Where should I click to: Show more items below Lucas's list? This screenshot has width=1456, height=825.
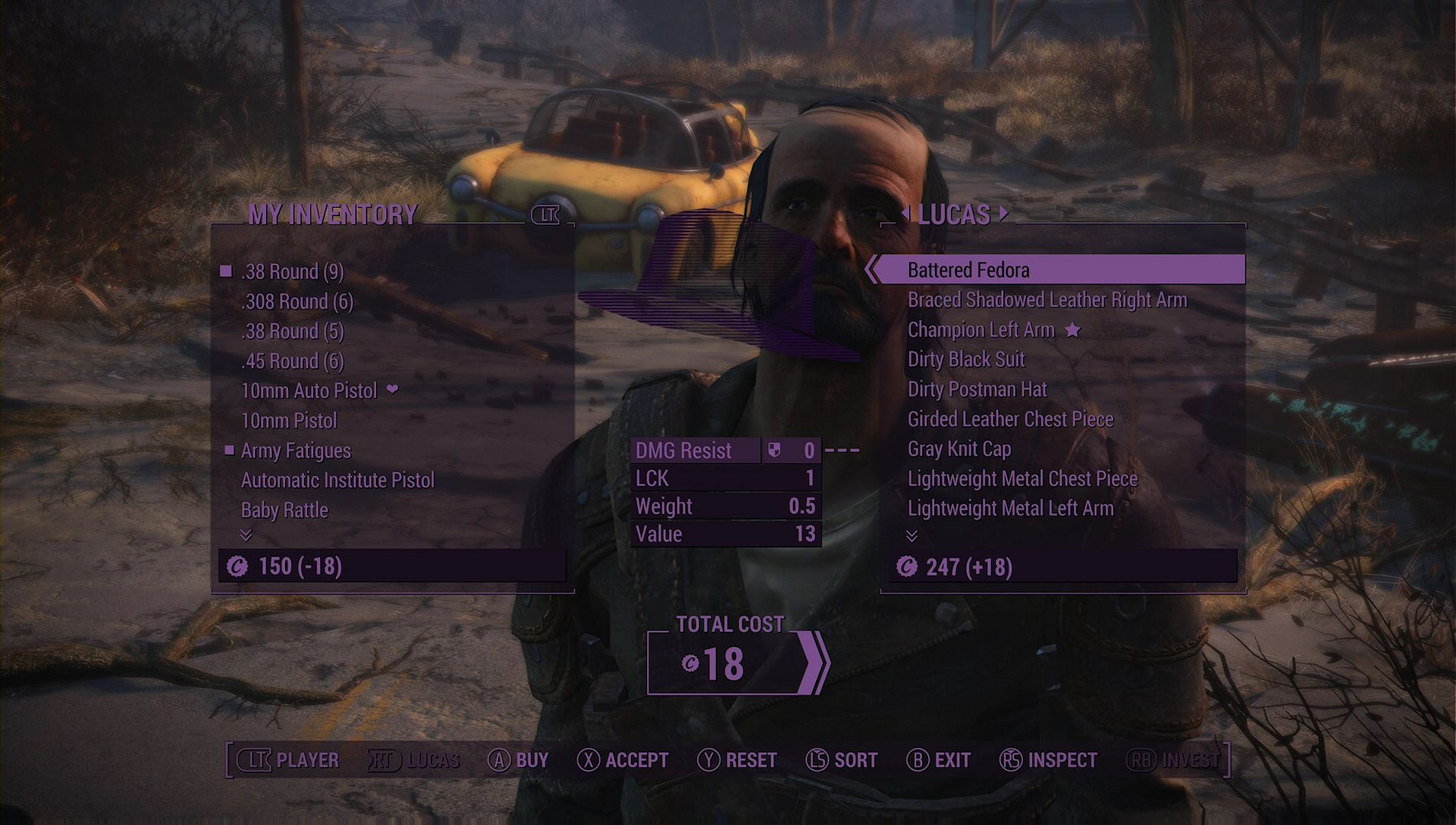click(x=911, y=535)
